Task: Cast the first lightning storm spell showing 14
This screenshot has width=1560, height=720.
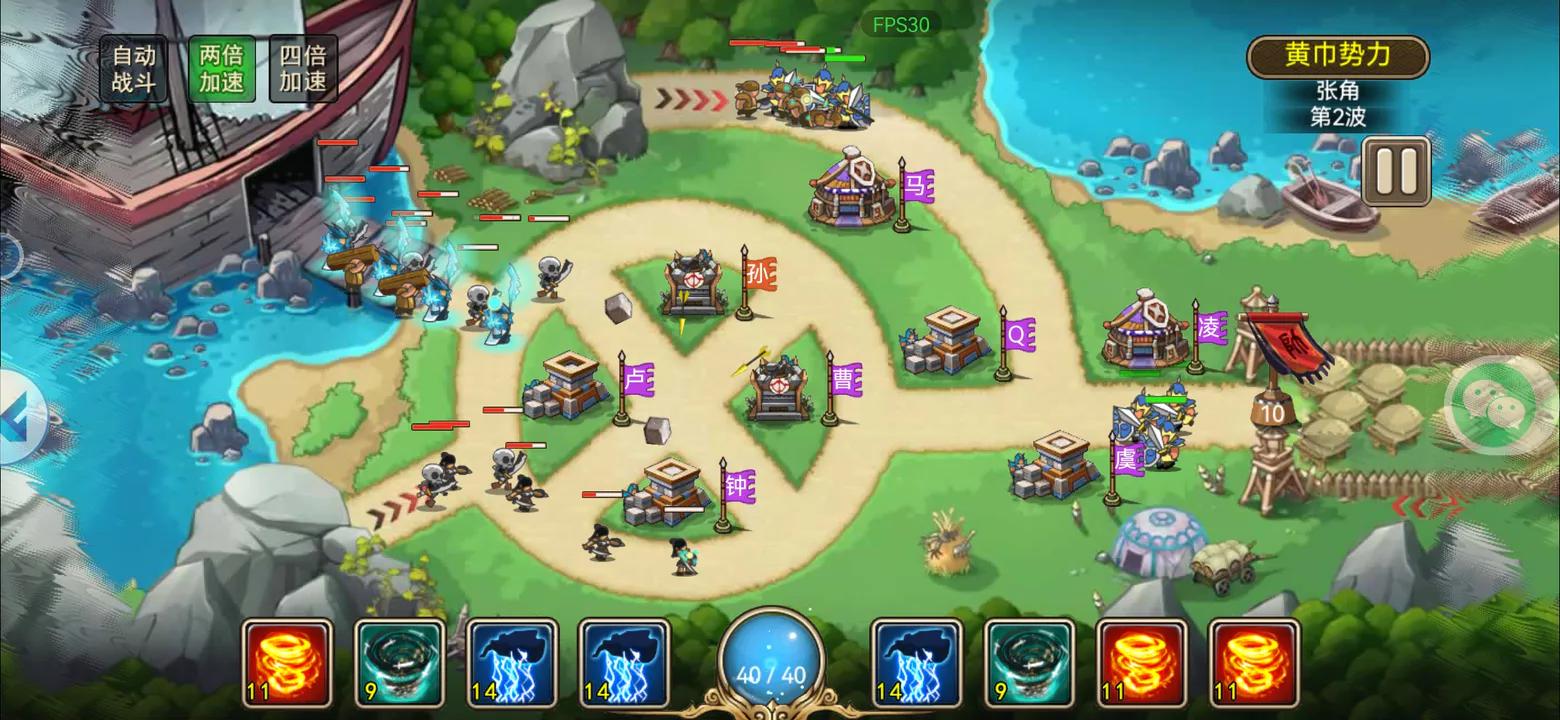Action: [511, 660]
